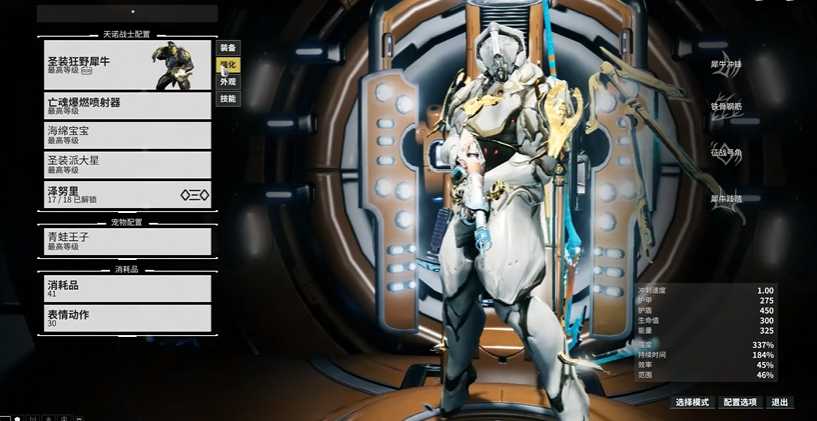Switch to the 外观 appearance tab
This screenshot has height=421, width=817.
[x=228, y=82]
